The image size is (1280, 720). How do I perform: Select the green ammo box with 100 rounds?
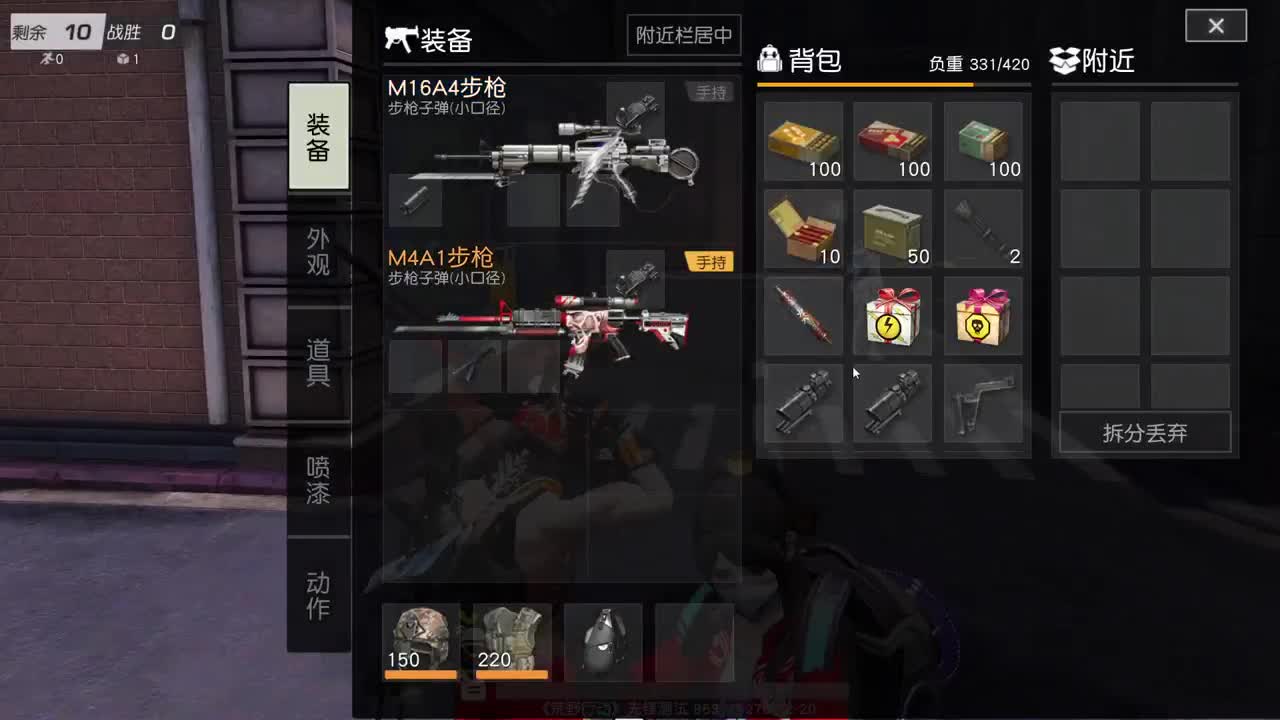pyautogui.click(x=983, y=142)
